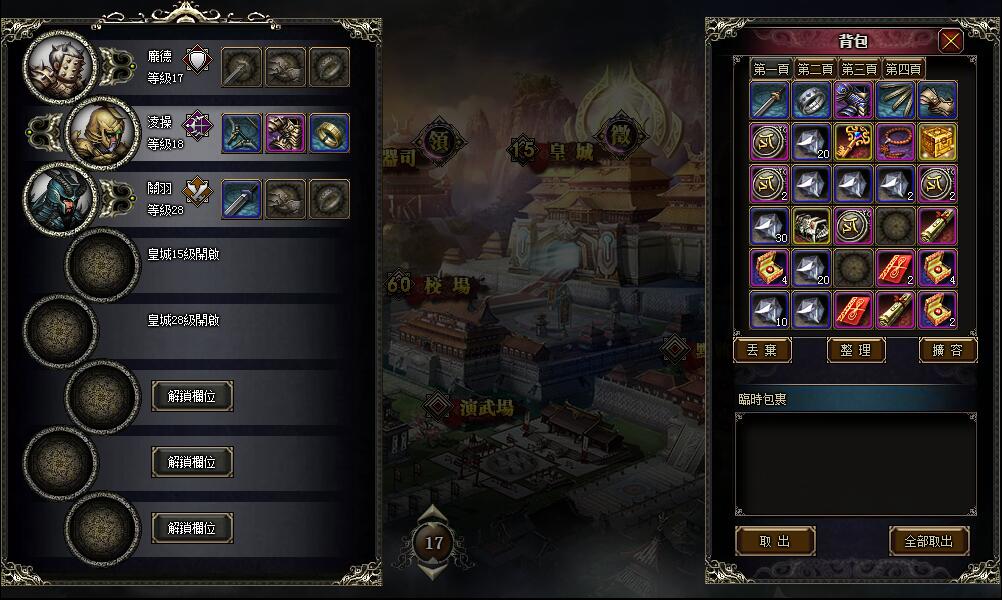Close the 背包 backpack window
Screen dimensions: 1002x600
point(950,41)
